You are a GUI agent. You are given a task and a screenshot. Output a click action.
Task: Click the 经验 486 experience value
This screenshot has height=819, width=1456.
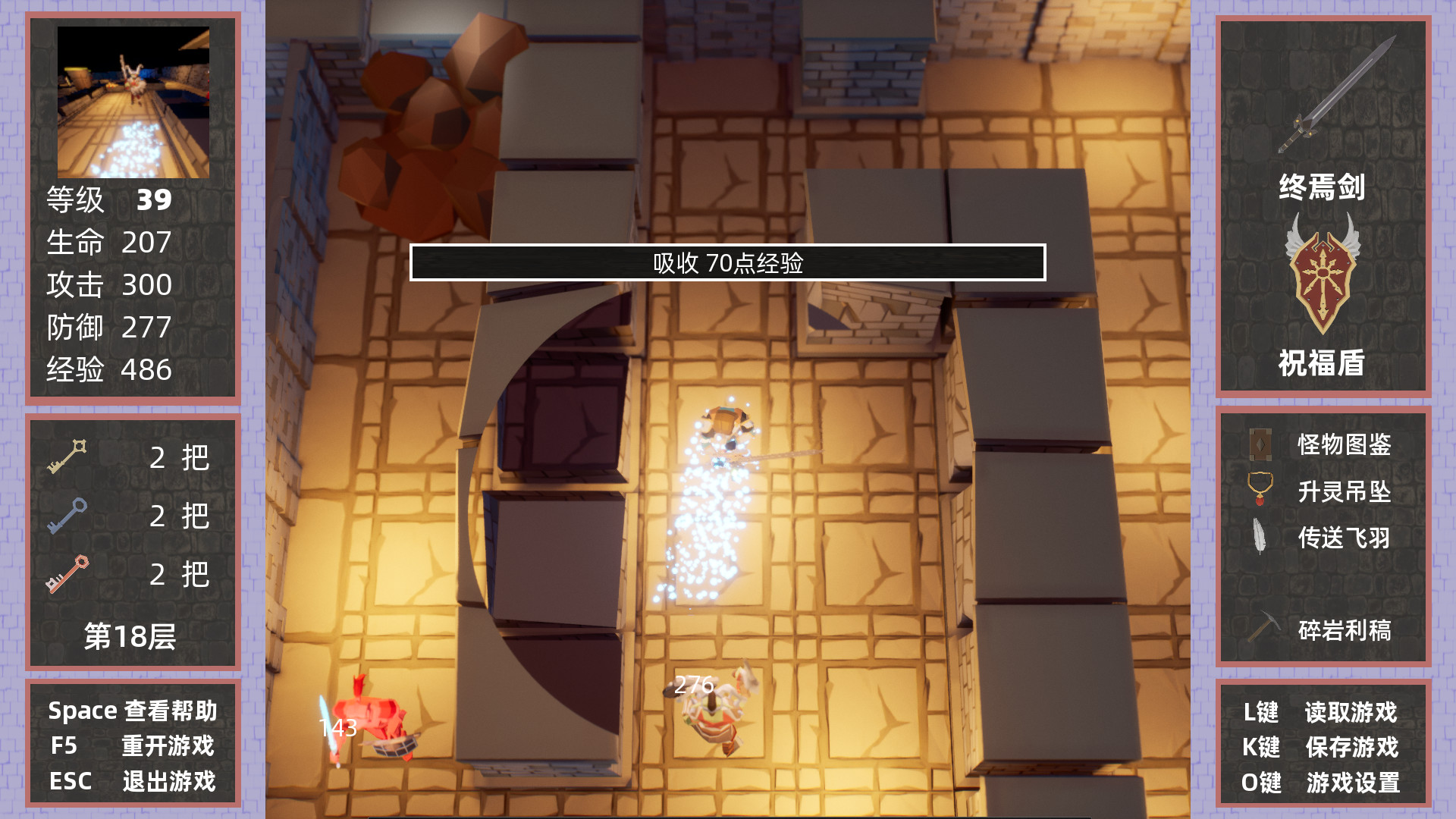tap(107, 370)
